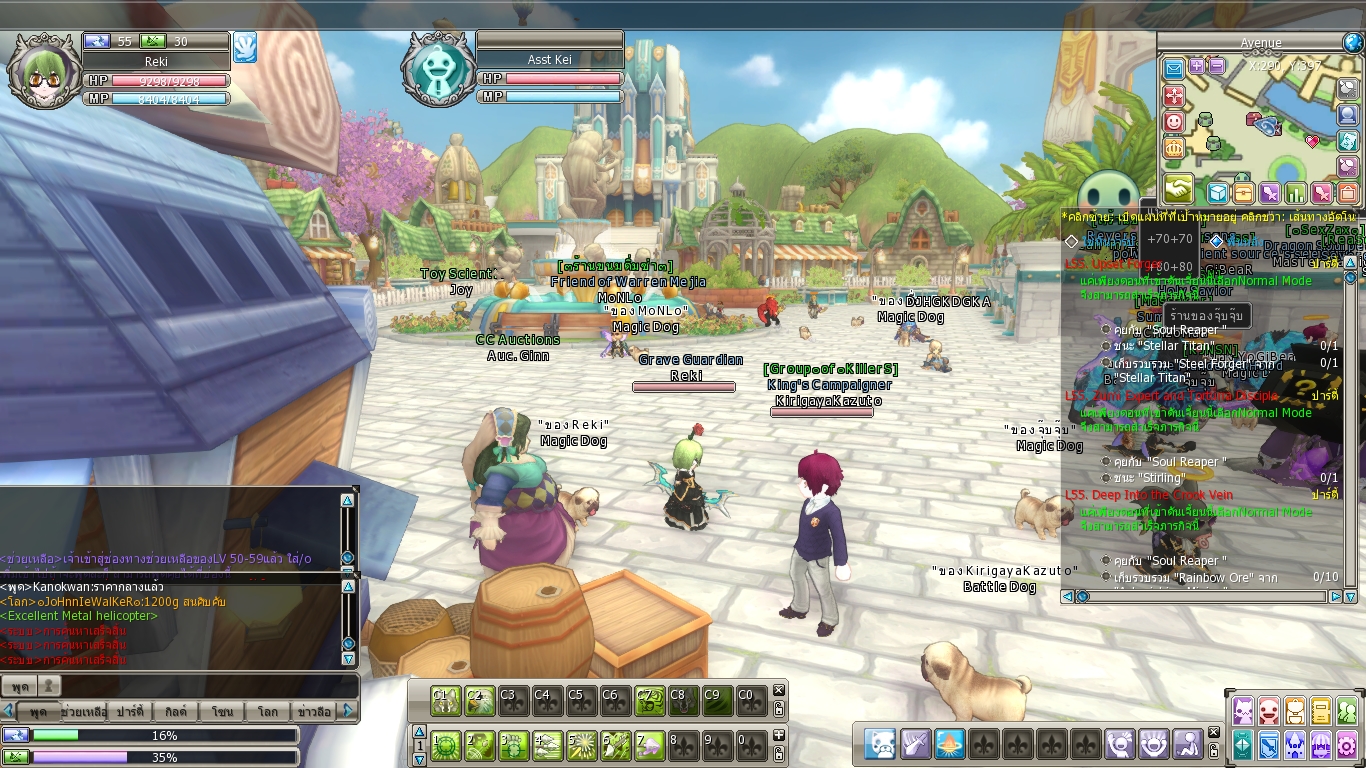Zoom out the minimap with minus button
This screenshot has width=1366, height=768.
click(1216, 67)
